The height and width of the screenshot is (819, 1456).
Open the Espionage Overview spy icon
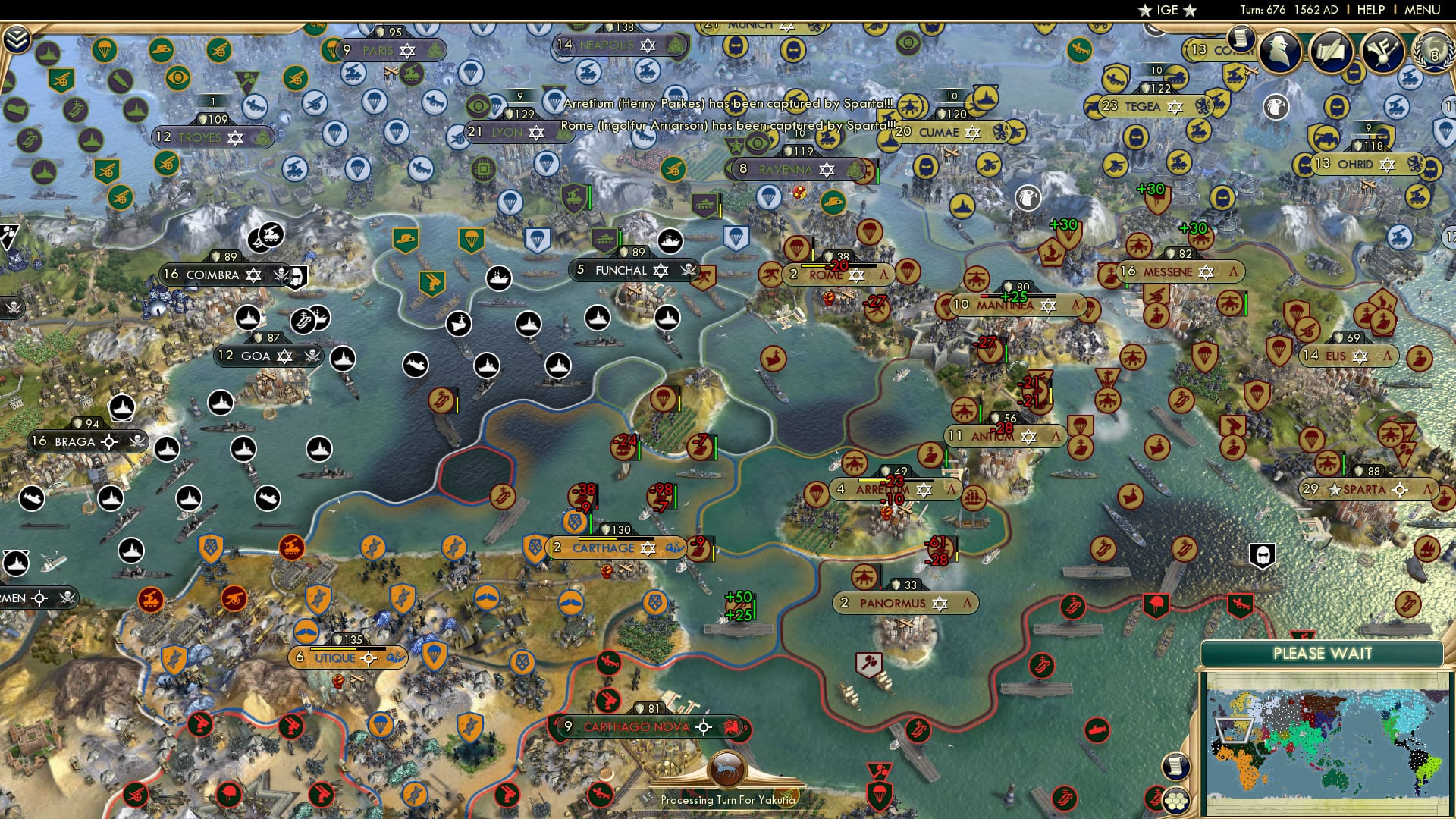point(1279,50)
